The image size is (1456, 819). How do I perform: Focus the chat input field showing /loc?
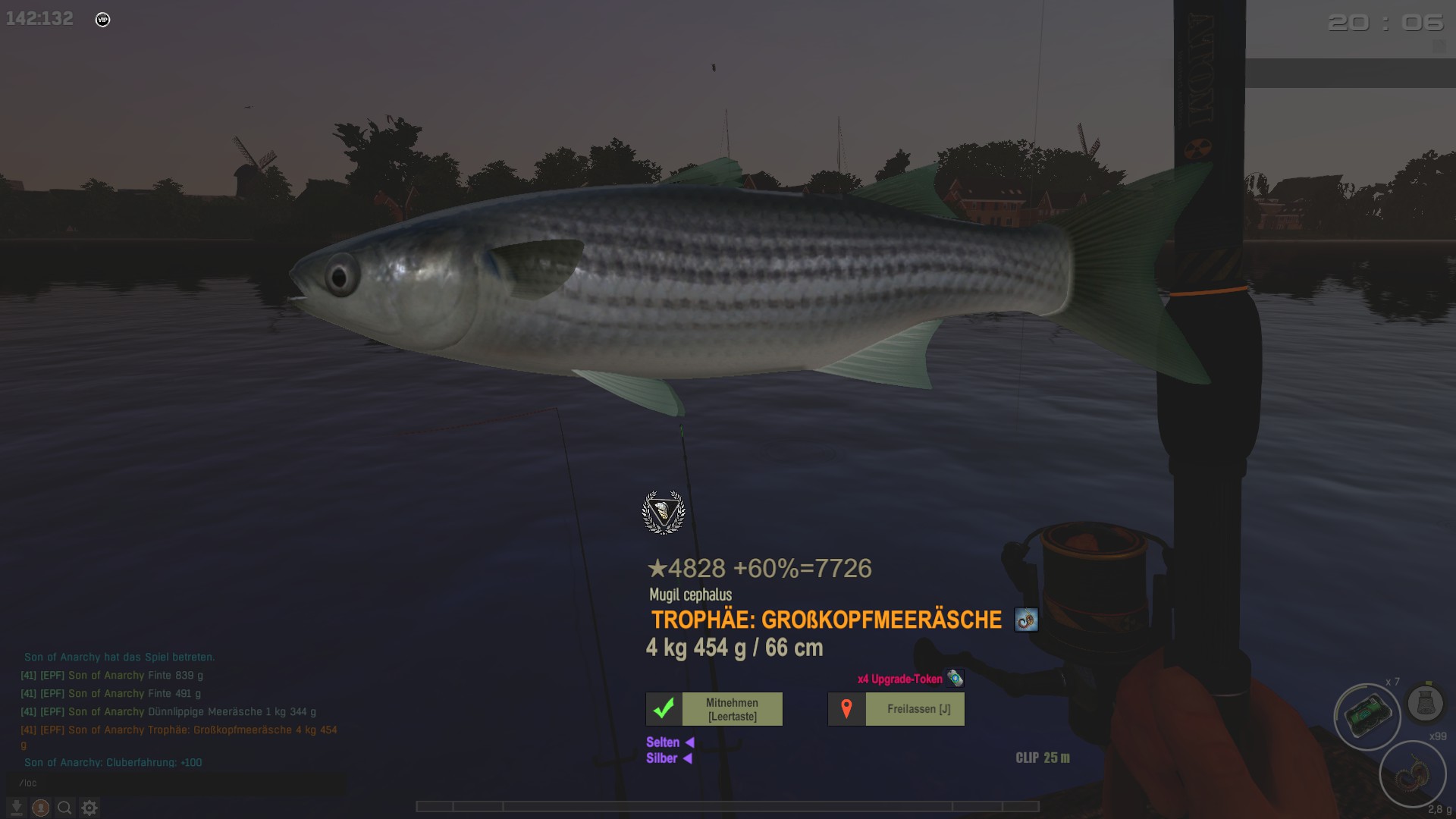(x=174, y=783)
